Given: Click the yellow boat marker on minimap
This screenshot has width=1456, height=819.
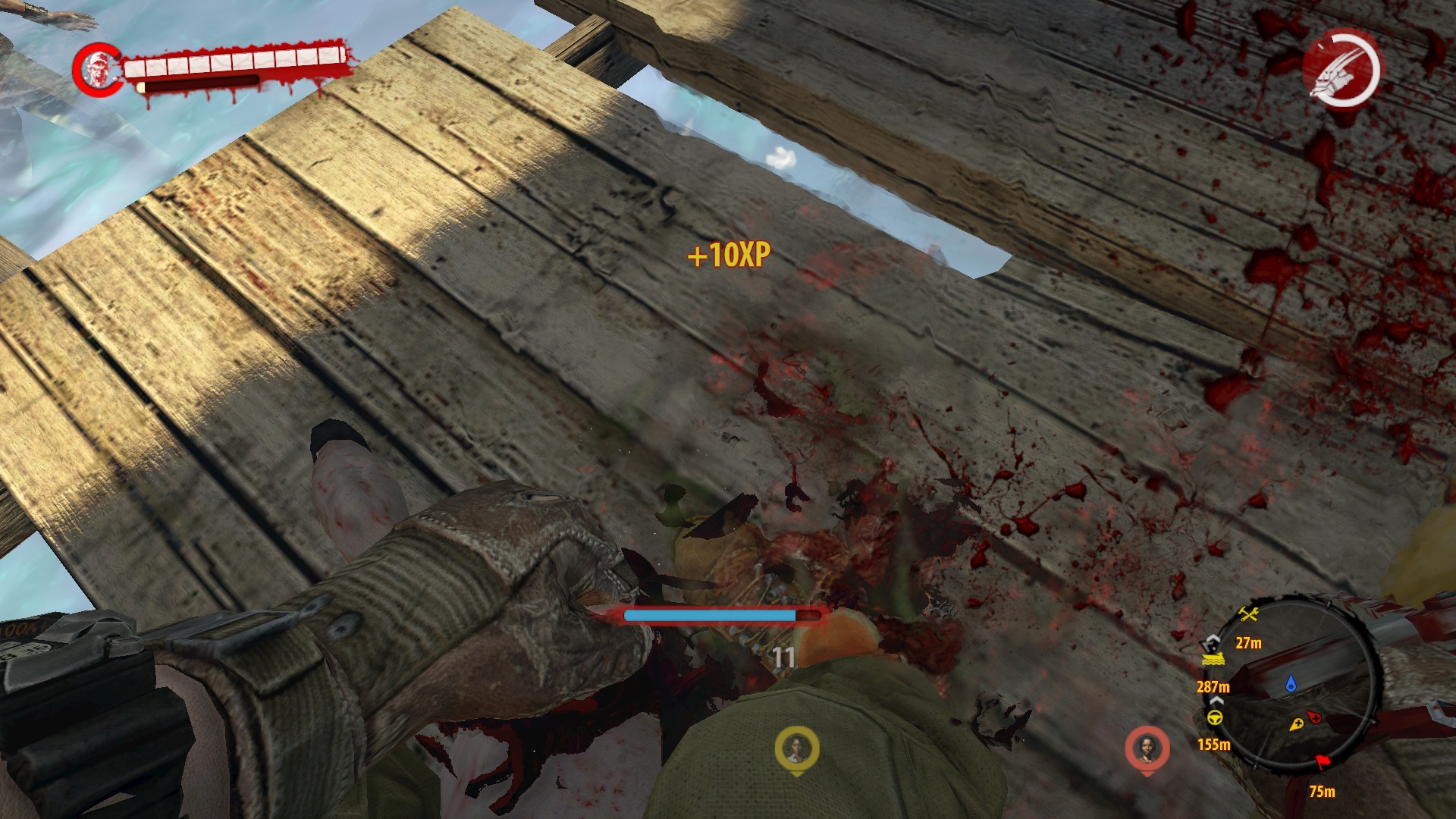Looking at the screenshot, I should [1212, 657].
